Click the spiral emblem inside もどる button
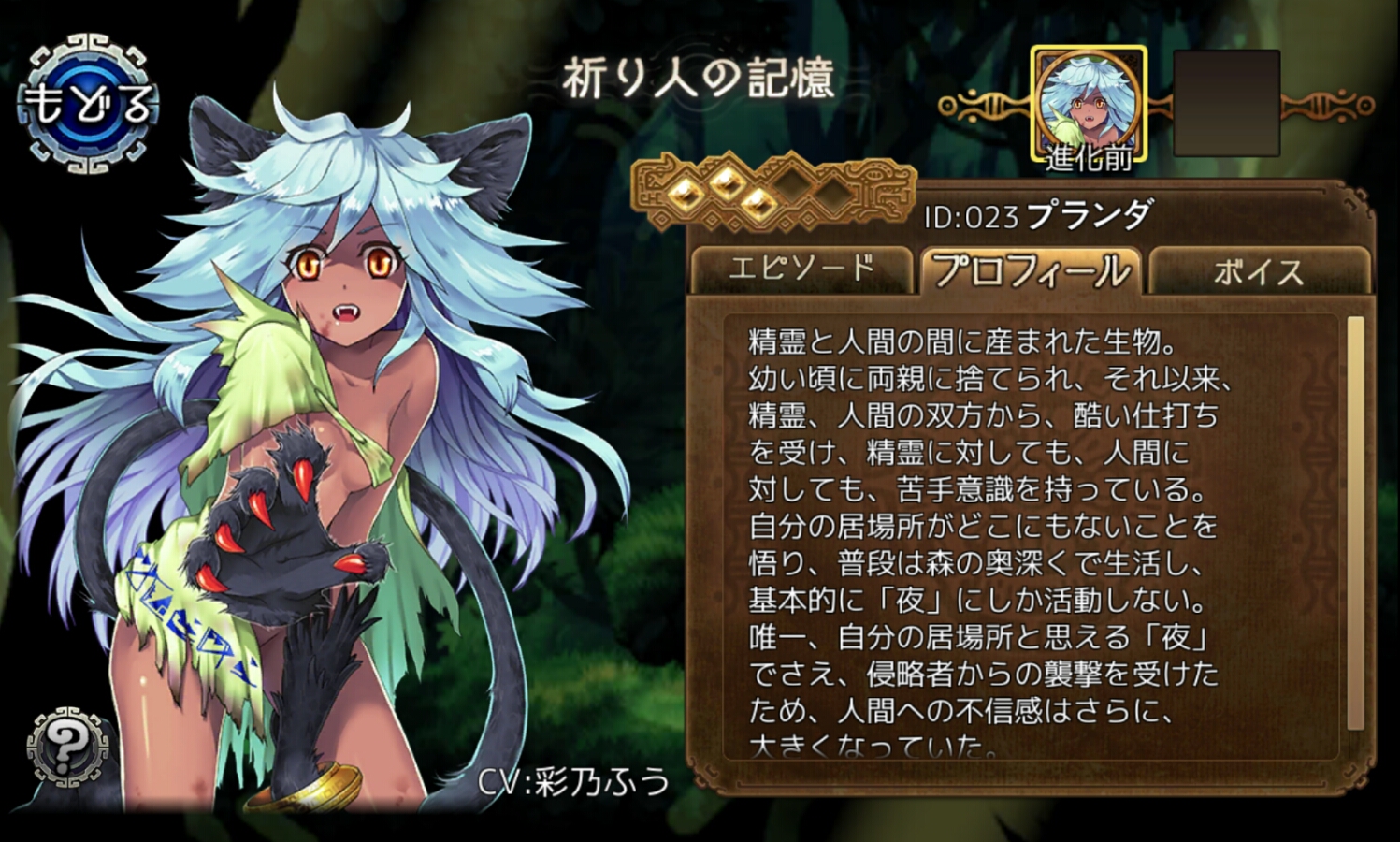 click(x=89, y=103)
